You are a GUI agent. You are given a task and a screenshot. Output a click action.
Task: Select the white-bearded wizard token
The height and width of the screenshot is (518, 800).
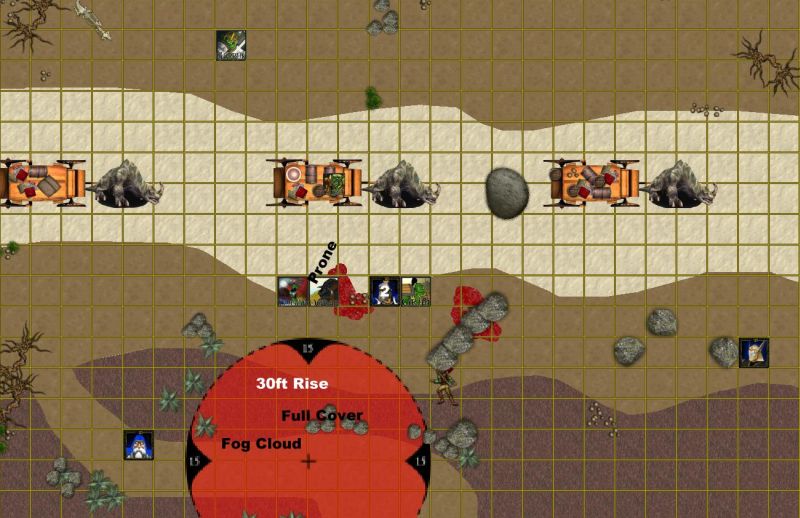[x=138, y=445]
